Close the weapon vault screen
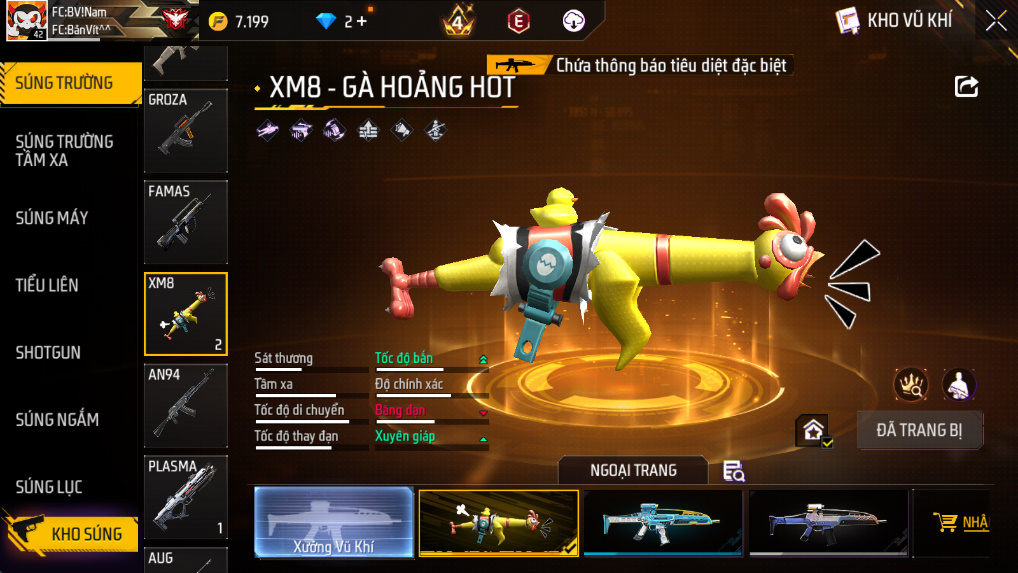Image resolution: width=1018 pixels, height=573 pixels. (995, 21)
